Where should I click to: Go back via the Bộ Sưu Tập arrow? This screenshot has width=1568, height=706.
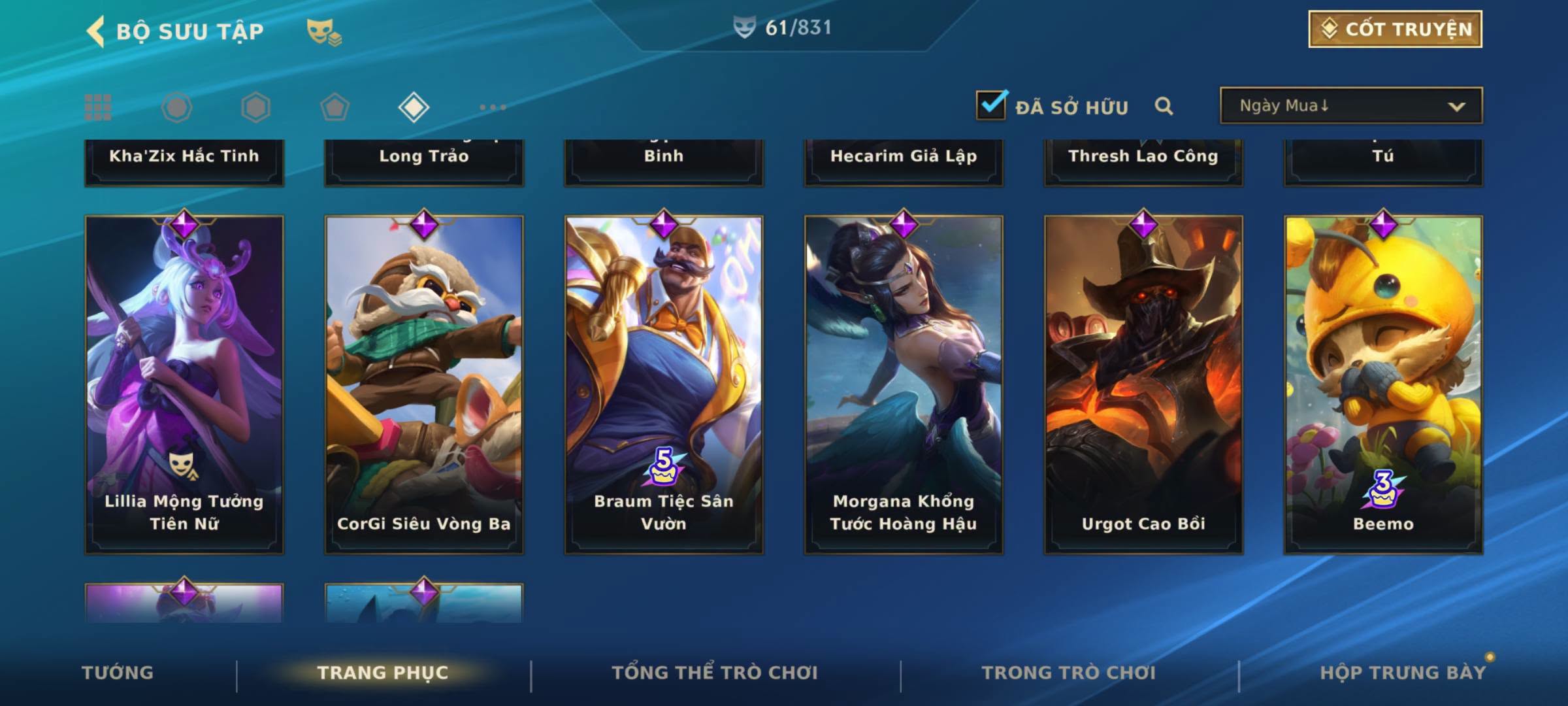(96, 31)
